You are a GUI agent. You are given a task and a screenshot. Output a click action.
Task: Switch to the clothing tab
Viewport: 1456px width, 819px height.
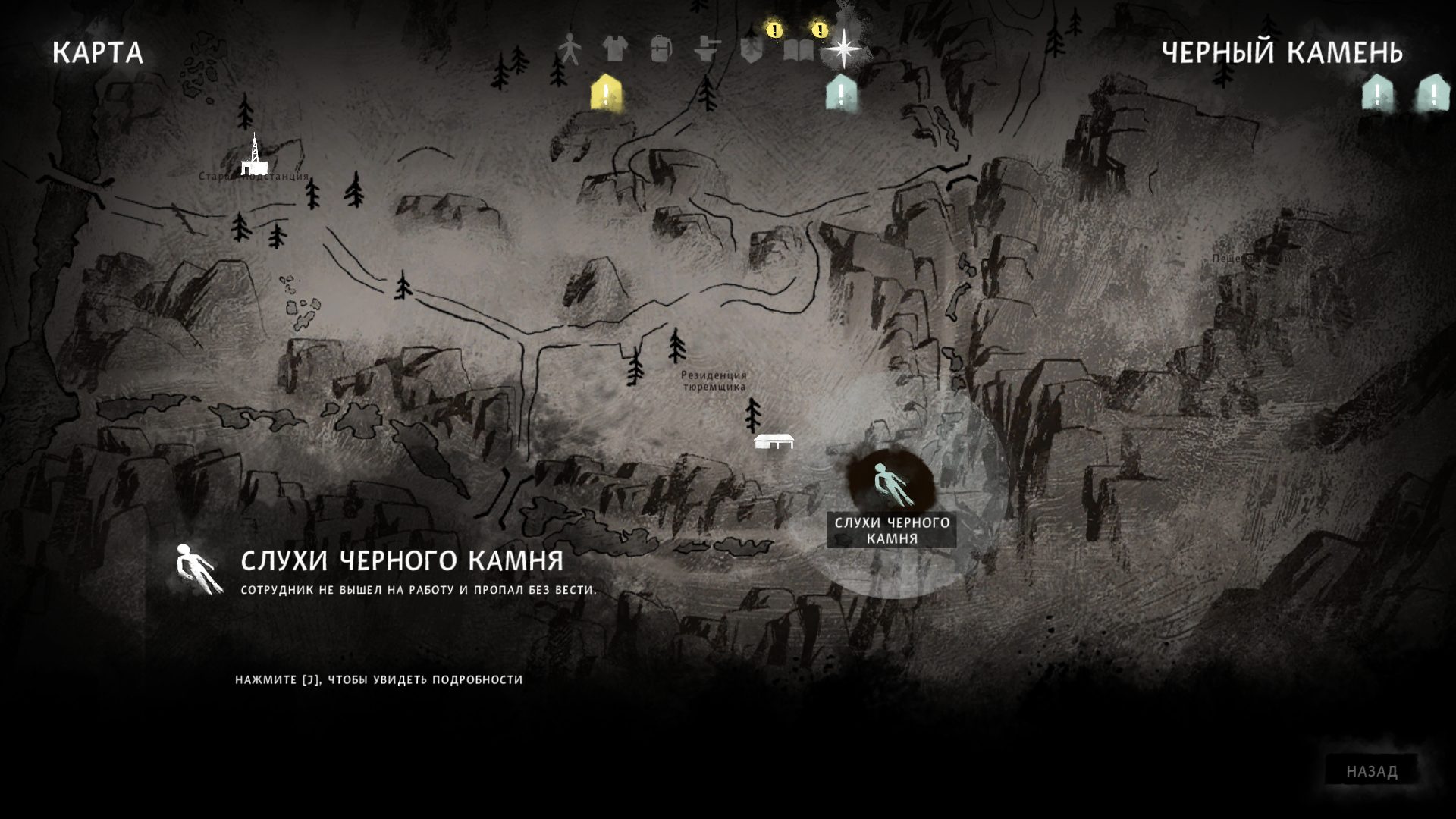coord(615,50)
